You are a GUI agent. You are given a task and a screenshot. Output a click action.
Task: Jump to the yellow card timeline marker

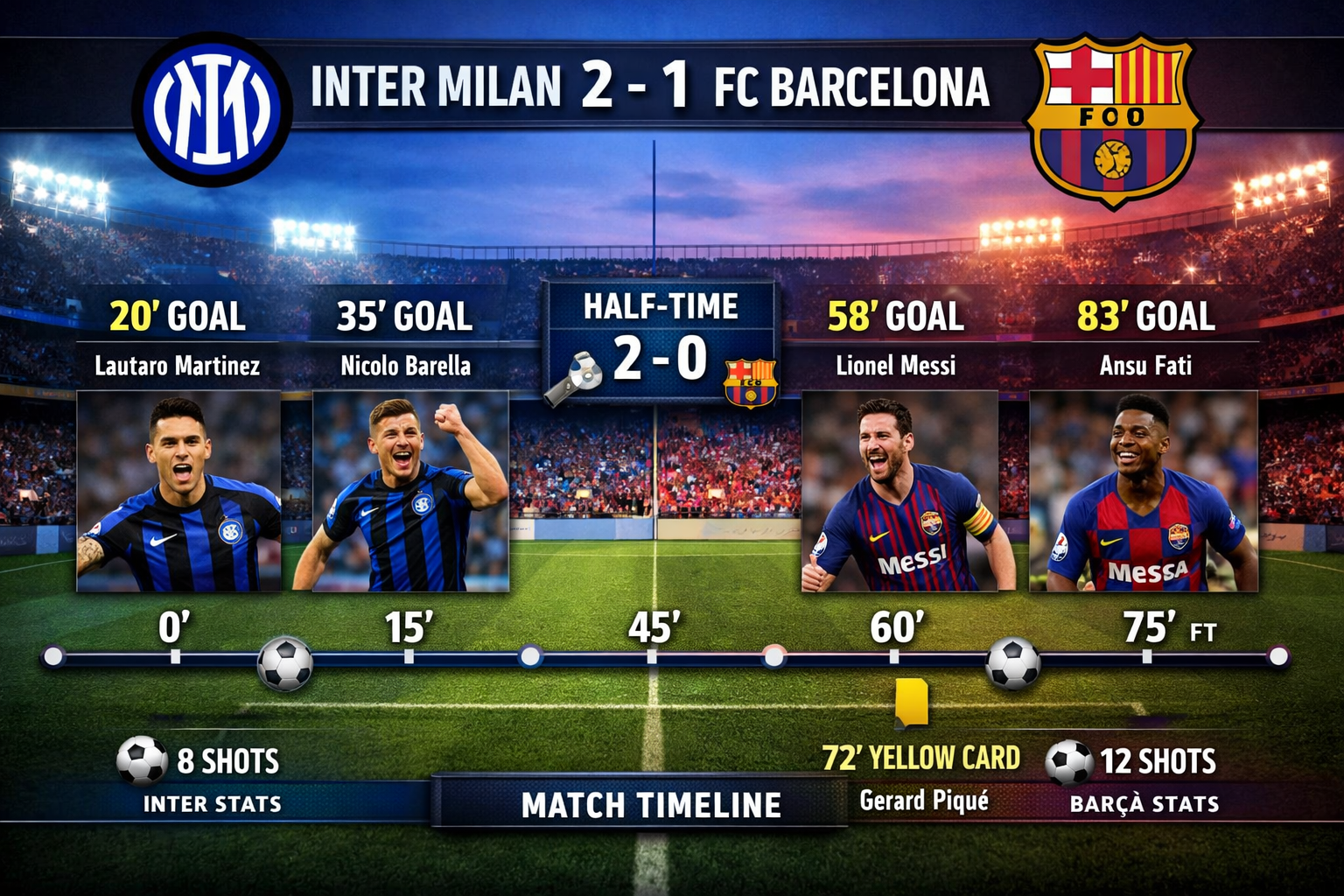(x=911, y=703)
